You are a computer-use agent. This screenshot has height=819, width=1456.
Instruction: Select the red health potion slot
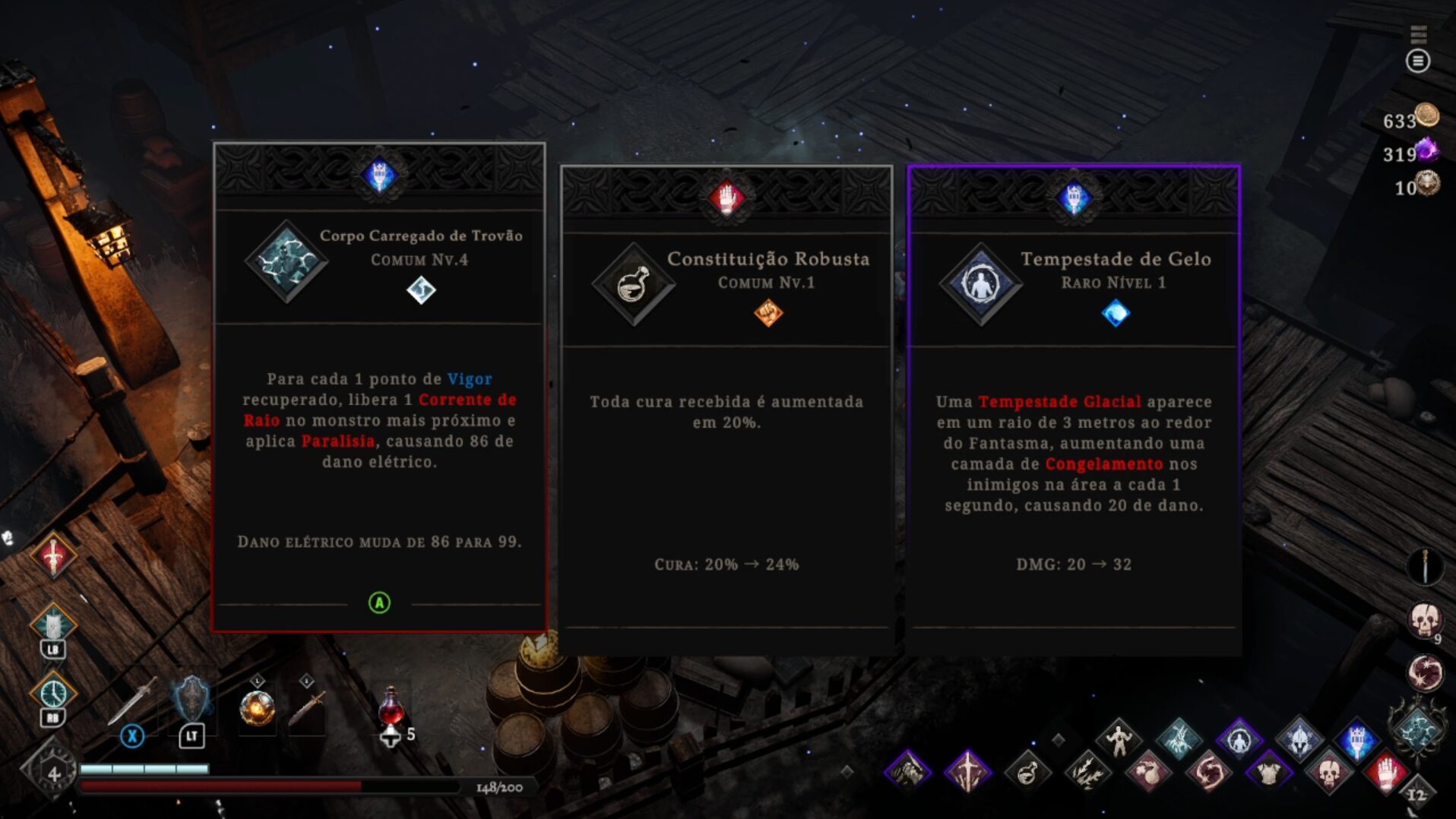391,707
